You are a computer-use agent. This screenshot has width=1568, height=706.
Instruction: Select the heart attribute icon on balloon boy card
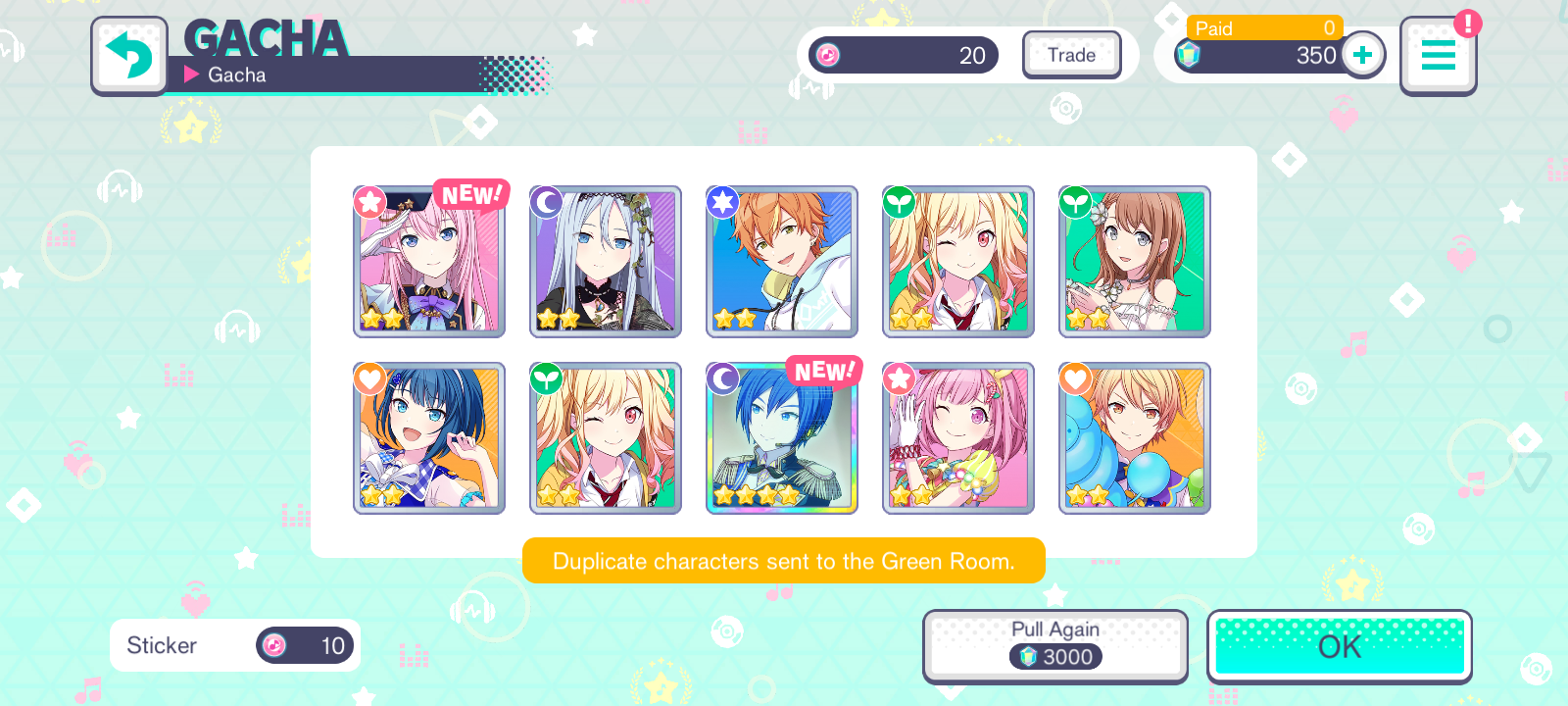[x=1075, y=378]
